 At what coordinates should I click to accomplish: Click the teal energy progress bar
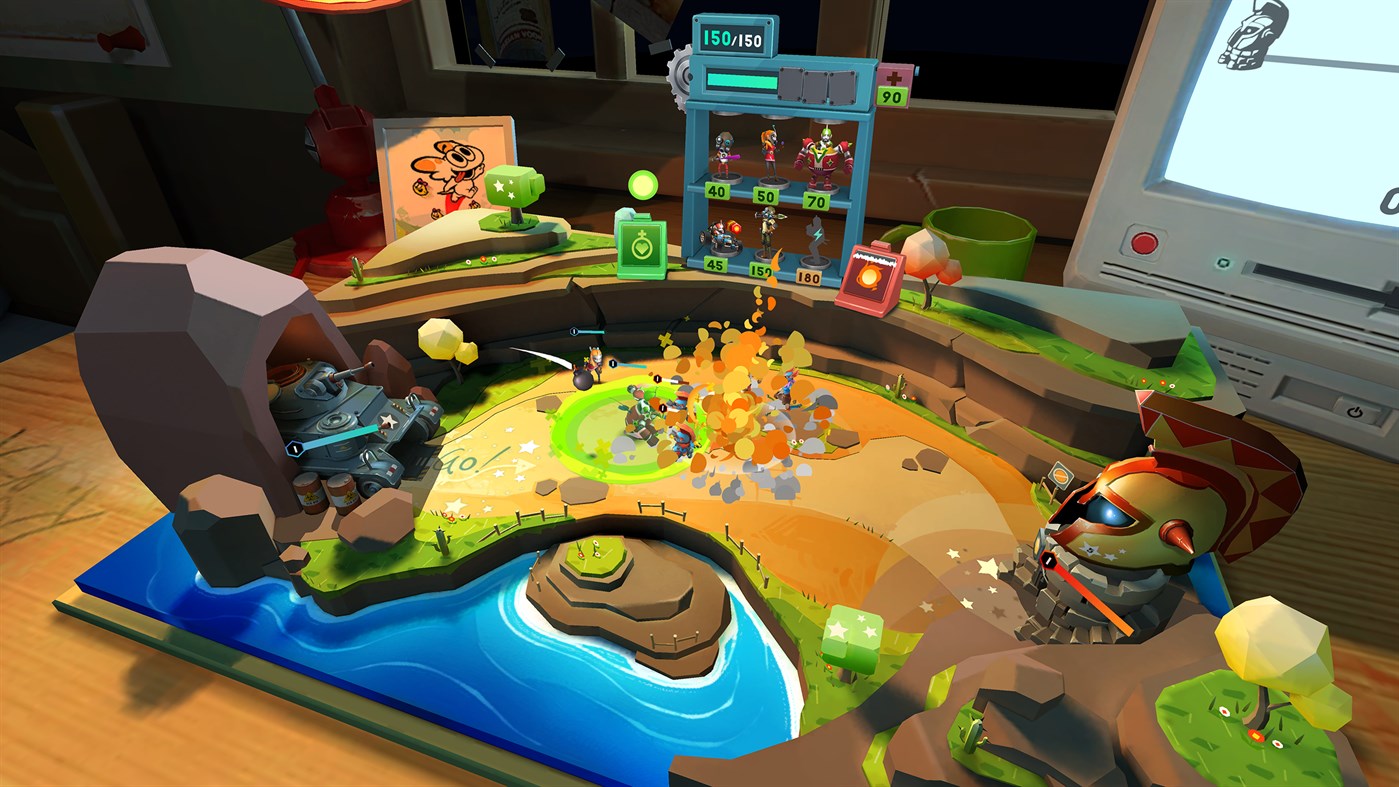[742, 80]
